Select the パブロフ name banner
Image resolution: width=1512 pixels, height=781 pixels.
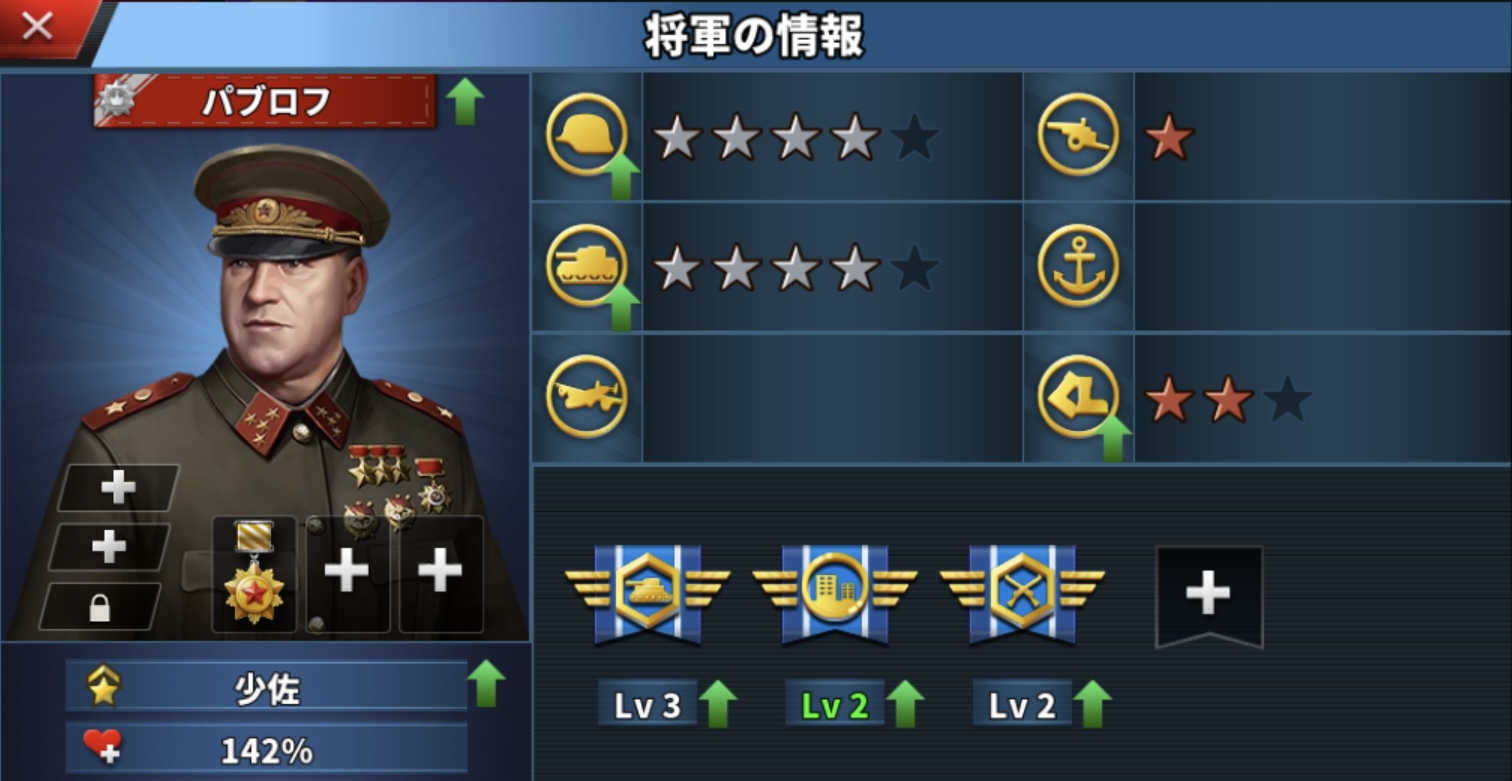point(265,102)
